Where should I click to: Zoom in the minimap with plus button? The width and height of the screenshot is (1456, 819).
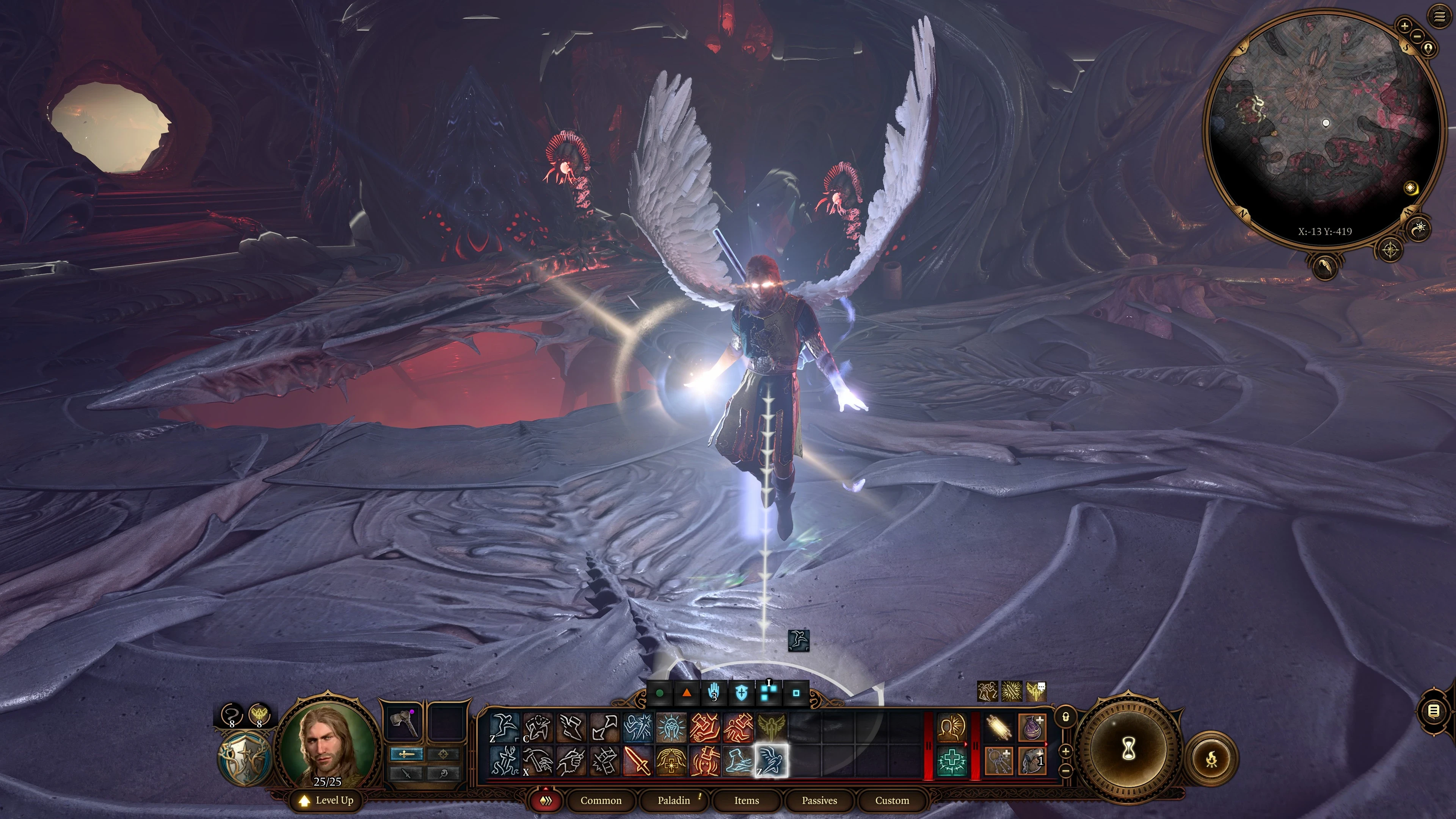click(1404, 25)
